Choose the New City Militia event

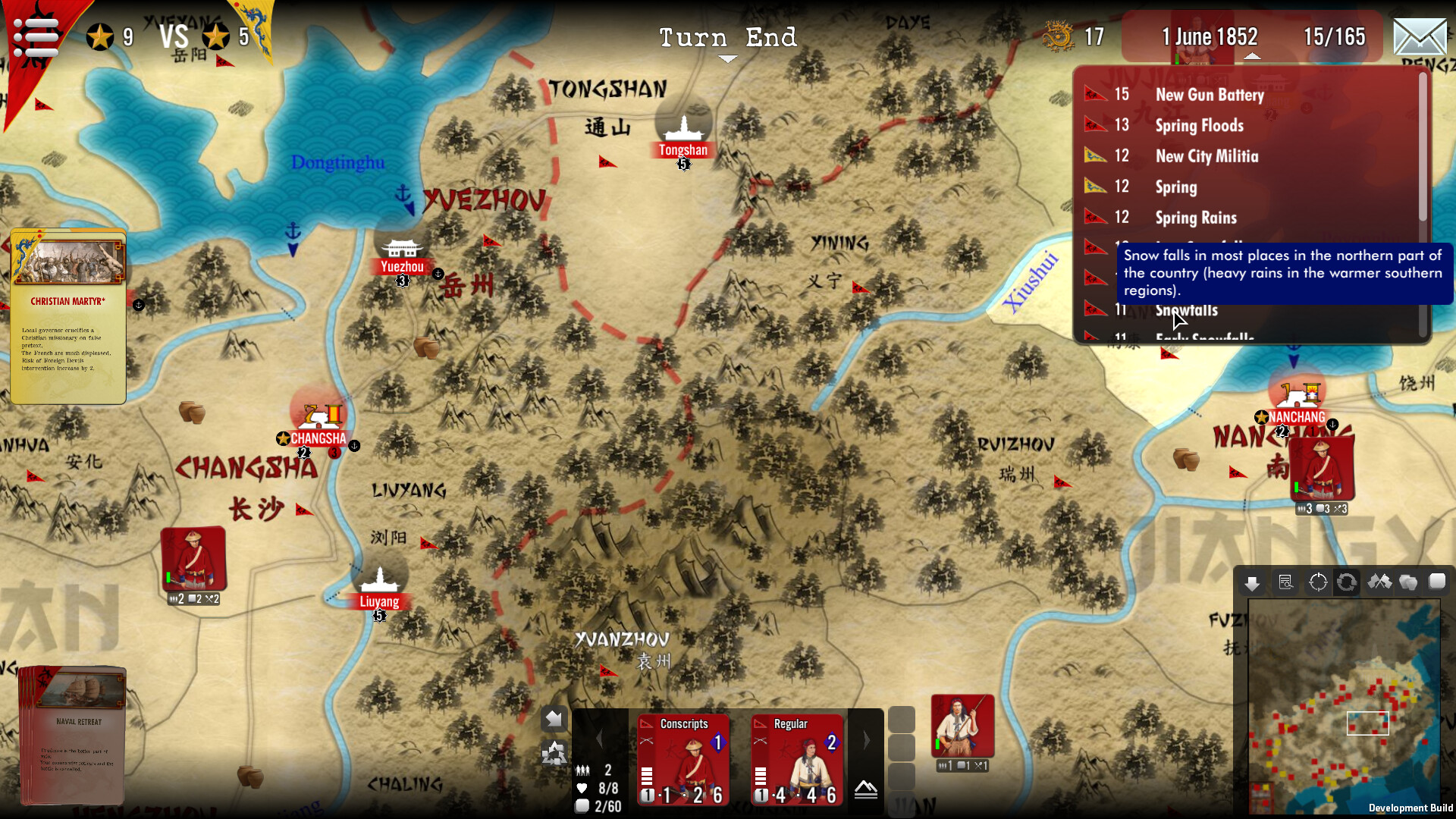click(1206, 156)
